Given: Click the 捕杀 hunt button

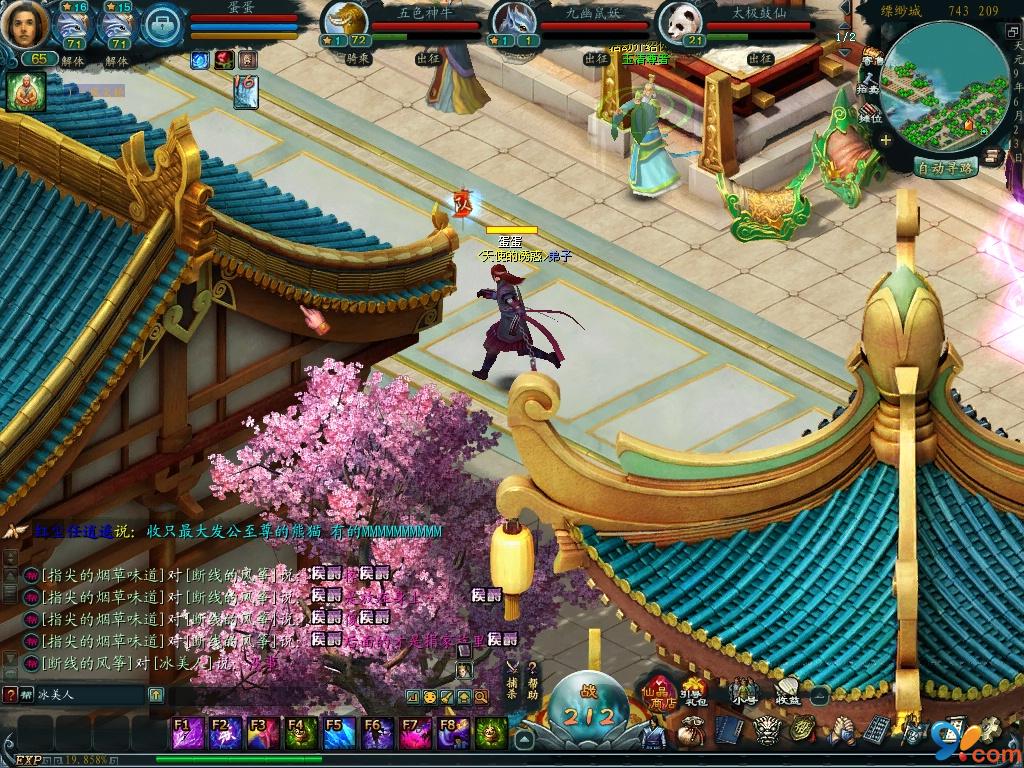Looking at the screenshot, I should [511, 680].
